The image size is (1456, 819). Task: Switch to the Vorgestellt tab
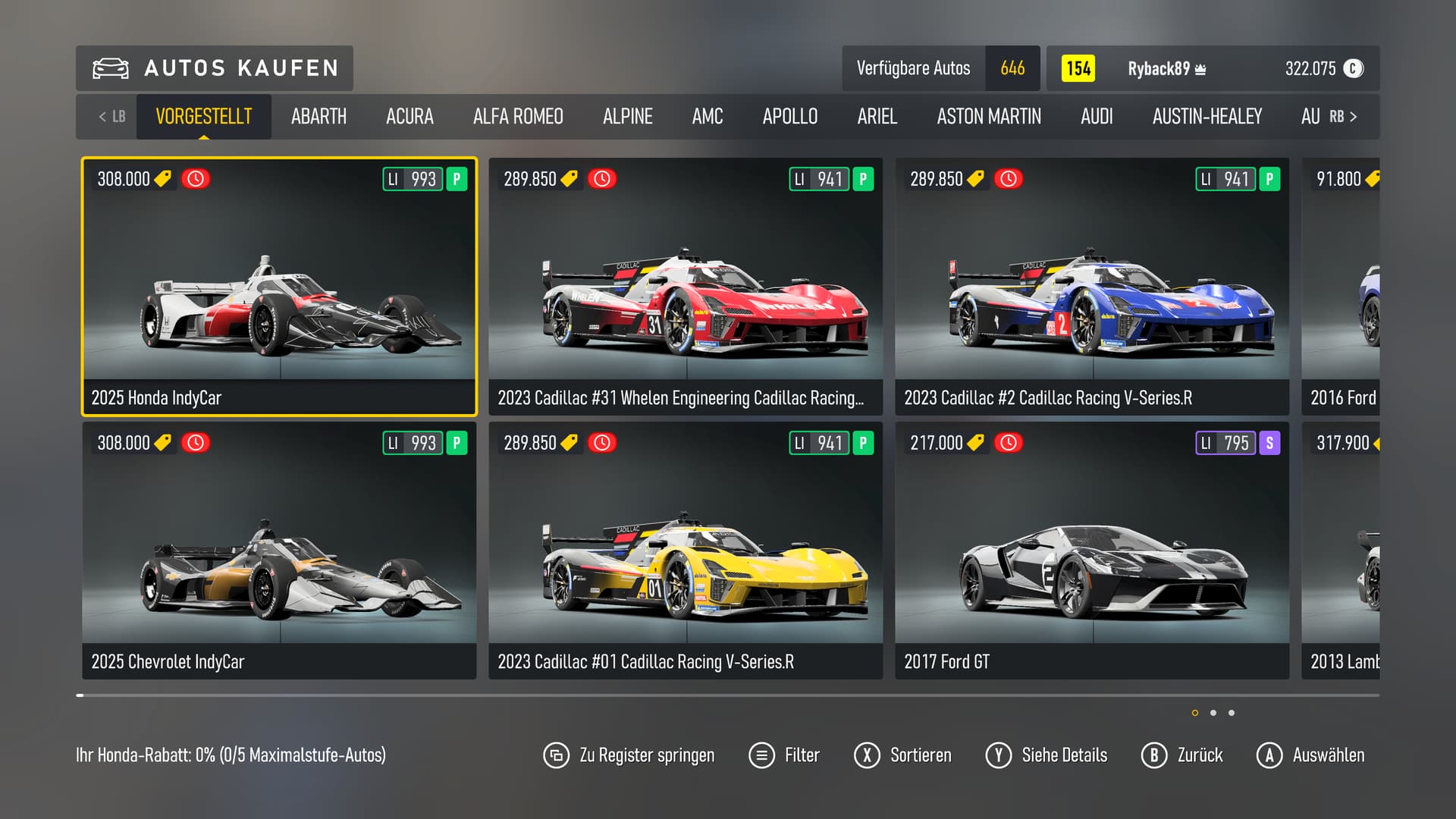[x=203, y=117]
